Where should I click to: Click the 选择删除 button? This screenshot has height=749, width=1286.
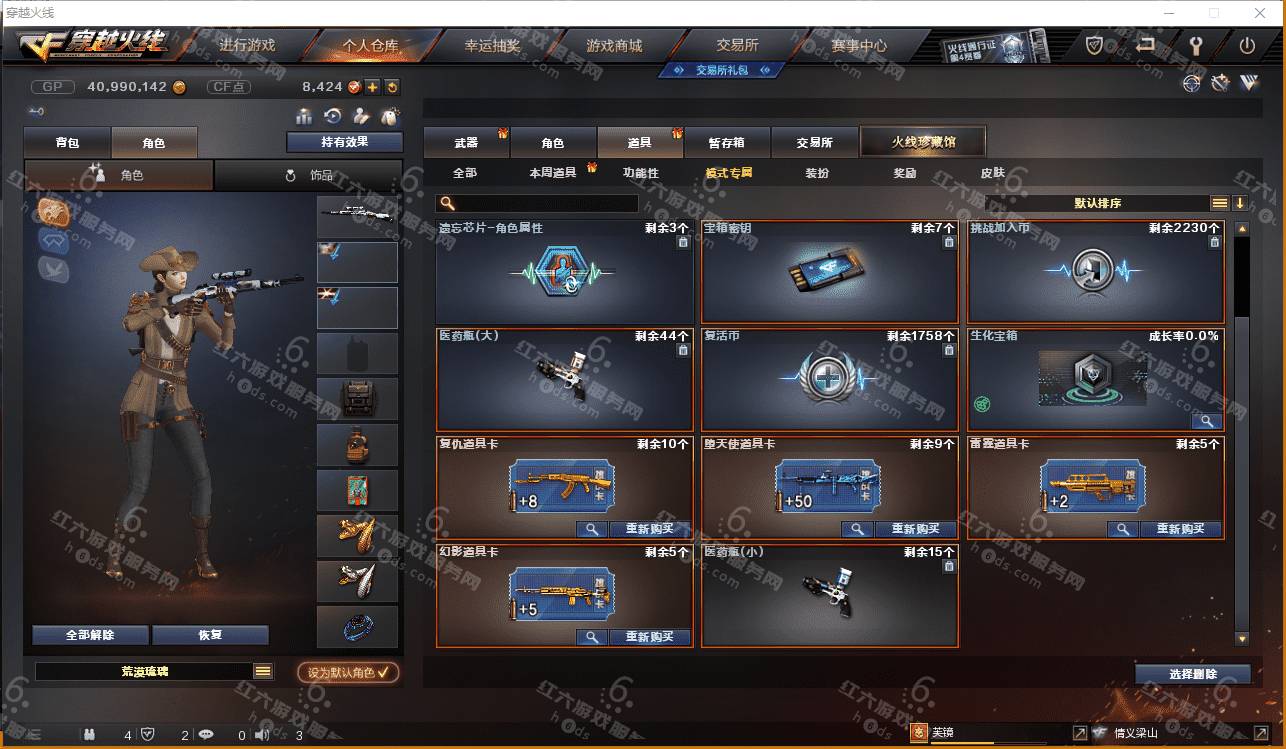click(1192, 674)
